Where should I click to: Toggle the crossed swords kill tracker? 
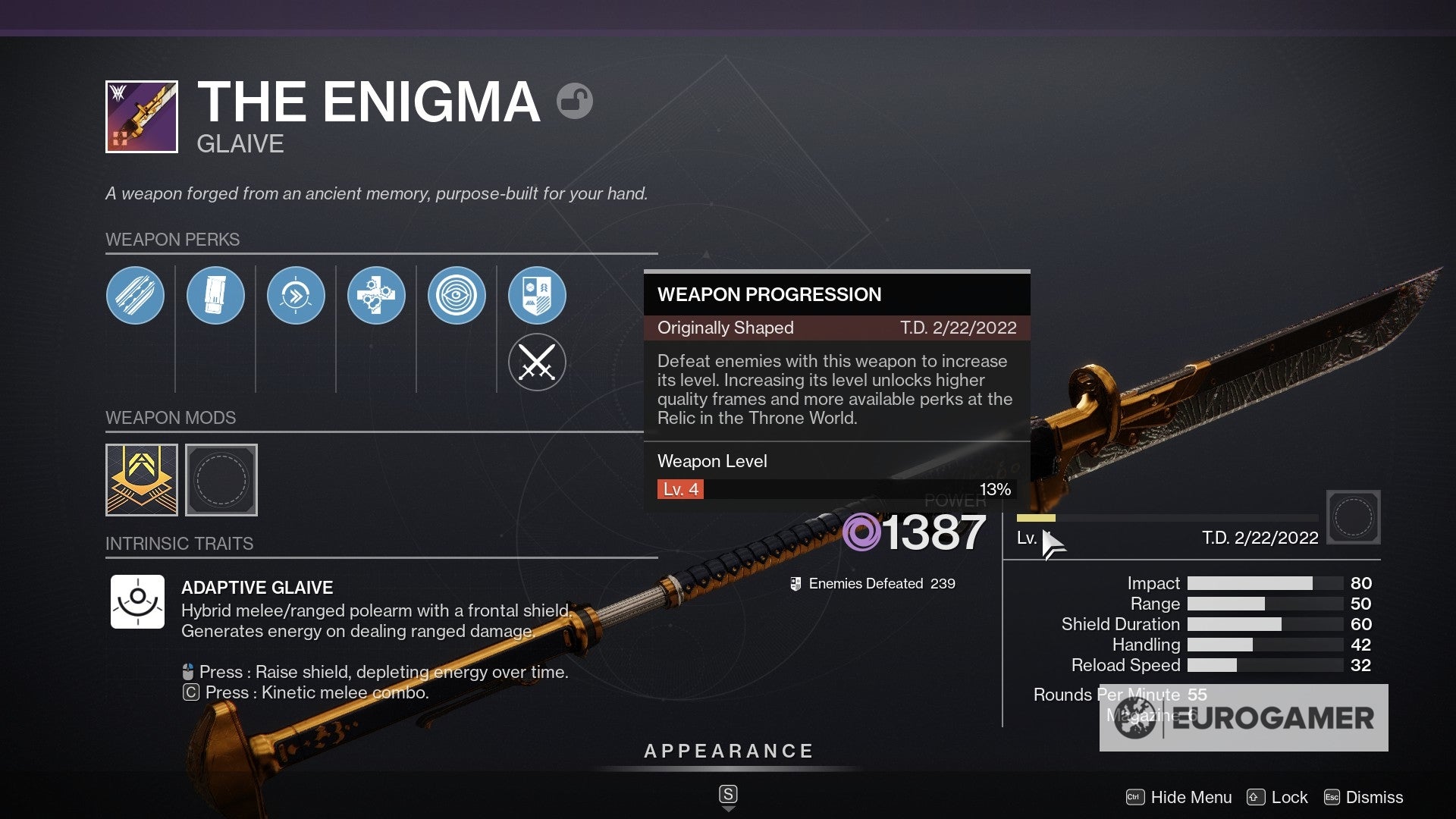pyautogui.click(x=538, y=362)
